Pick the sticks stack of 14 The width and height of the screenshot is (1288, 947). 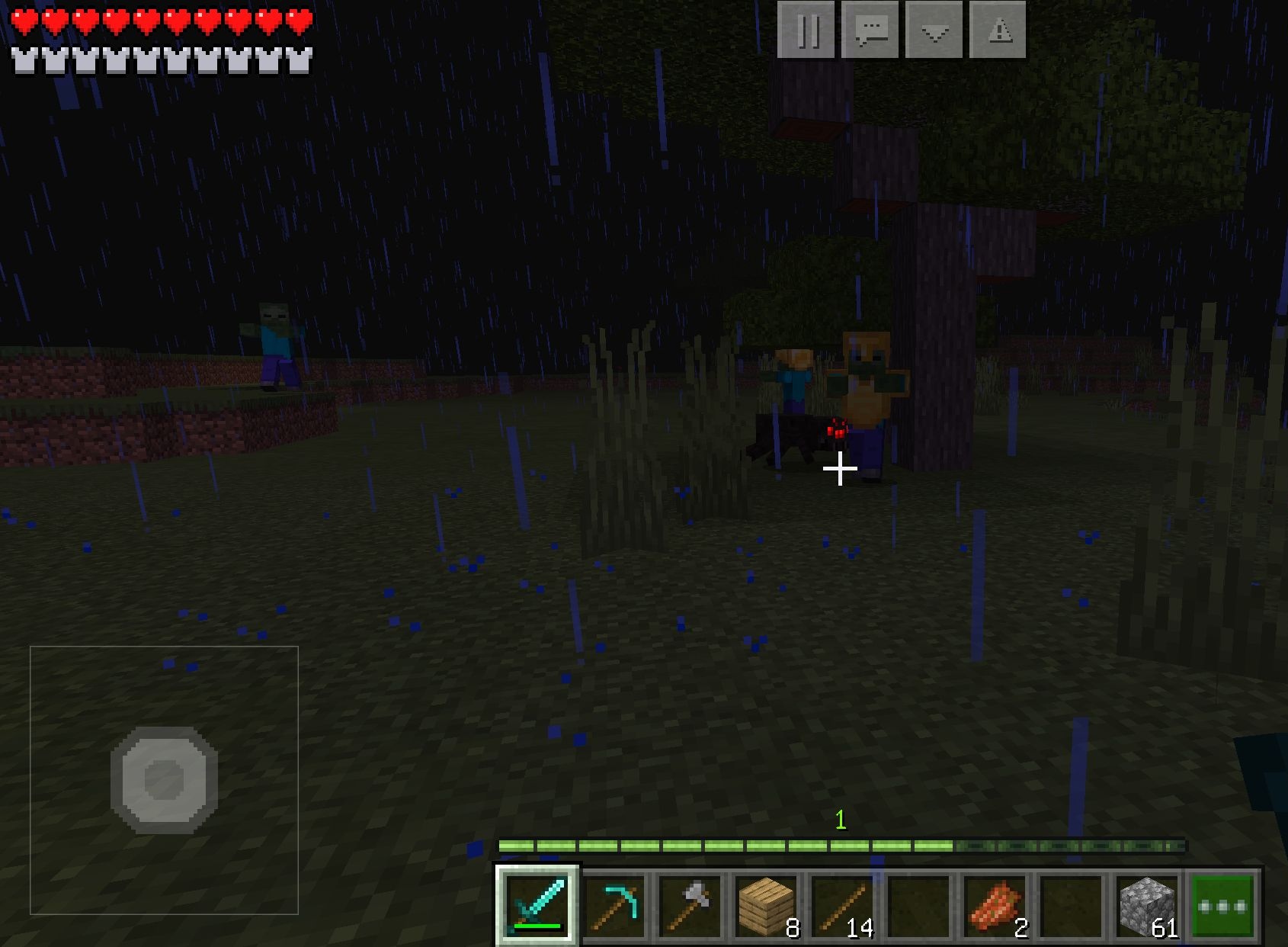point(842,906)
